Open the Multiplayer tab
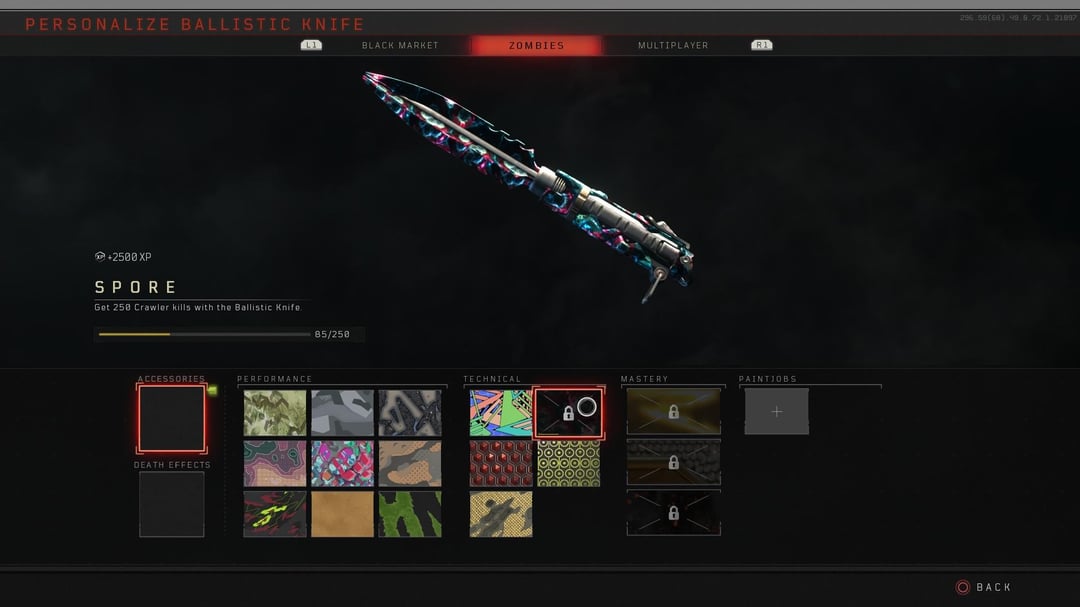 coord(673,46)
